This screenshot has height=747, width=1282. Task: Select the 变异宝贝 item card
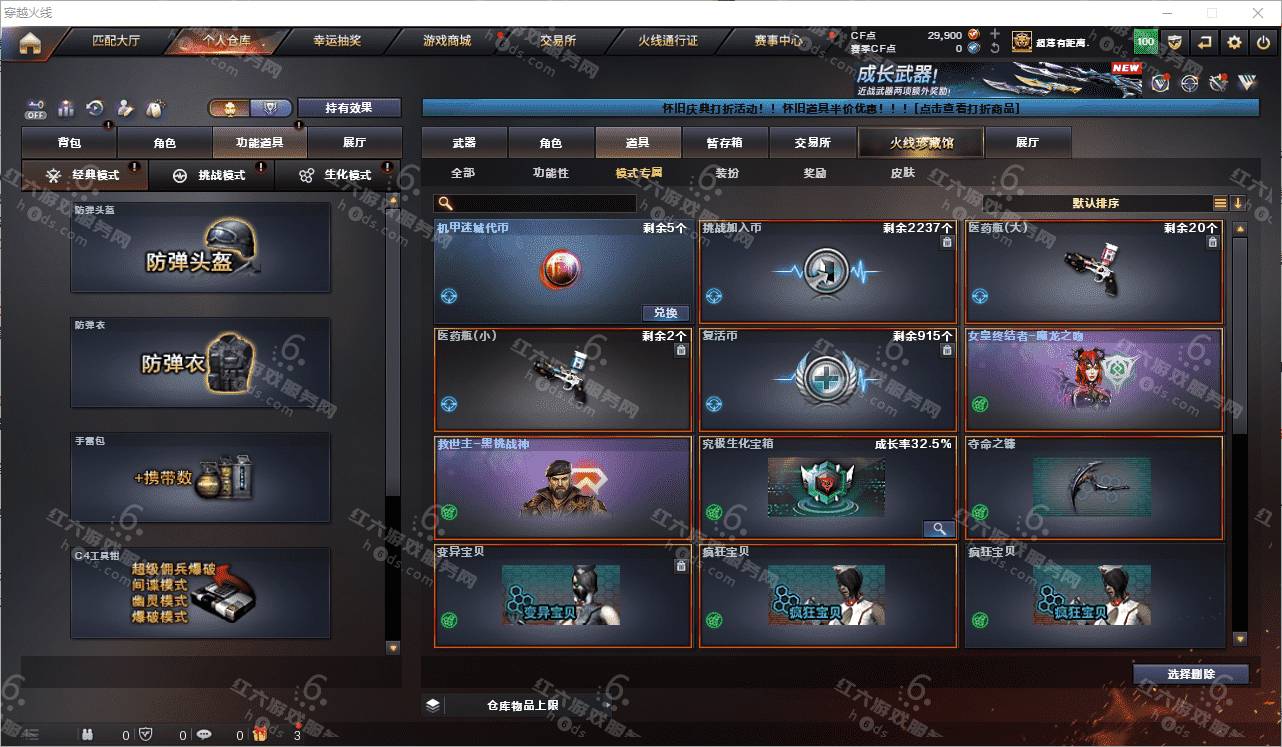pos(562,596)
